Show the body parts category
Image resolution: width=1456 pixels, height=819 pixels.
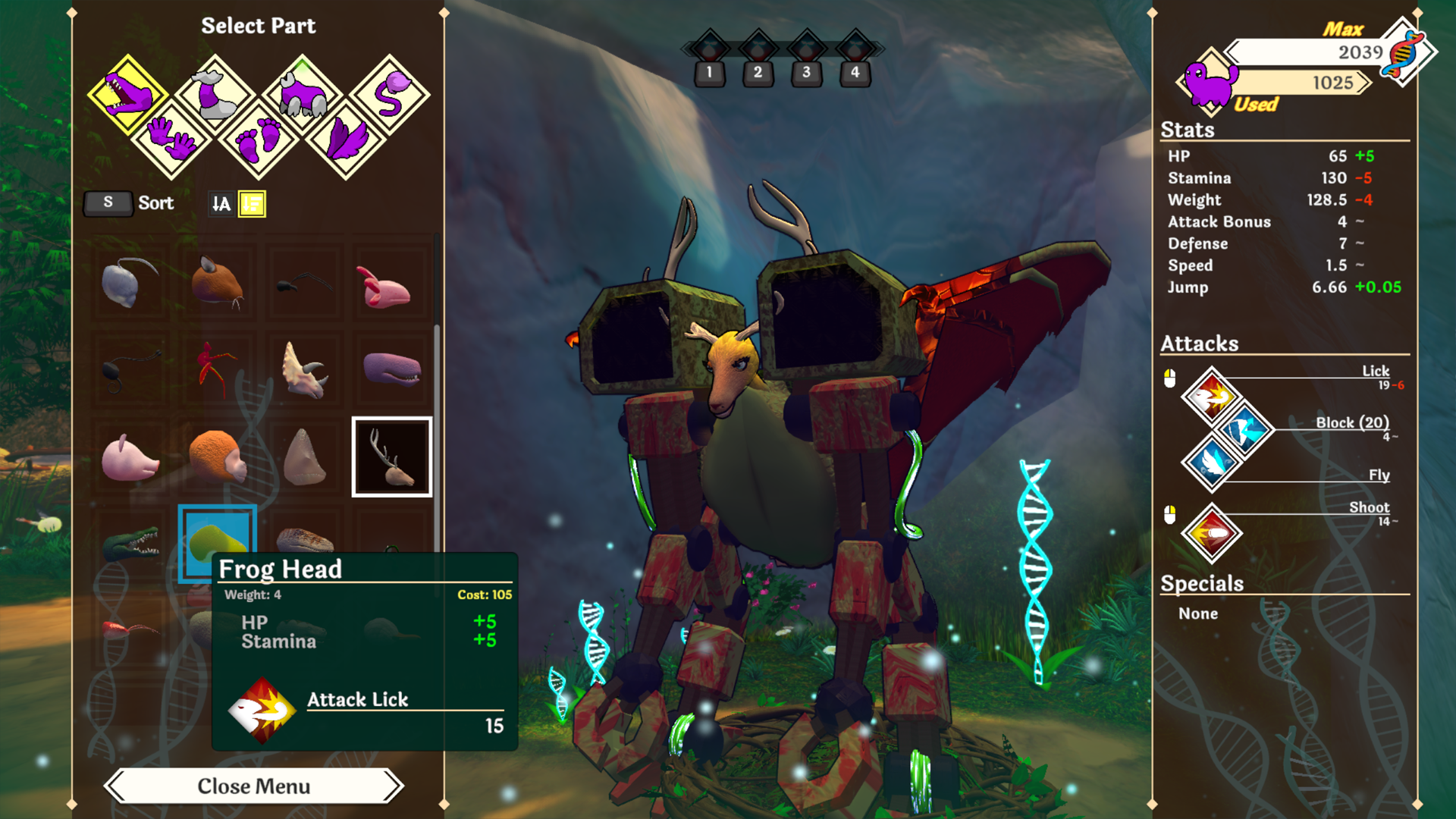pos(303,95)
